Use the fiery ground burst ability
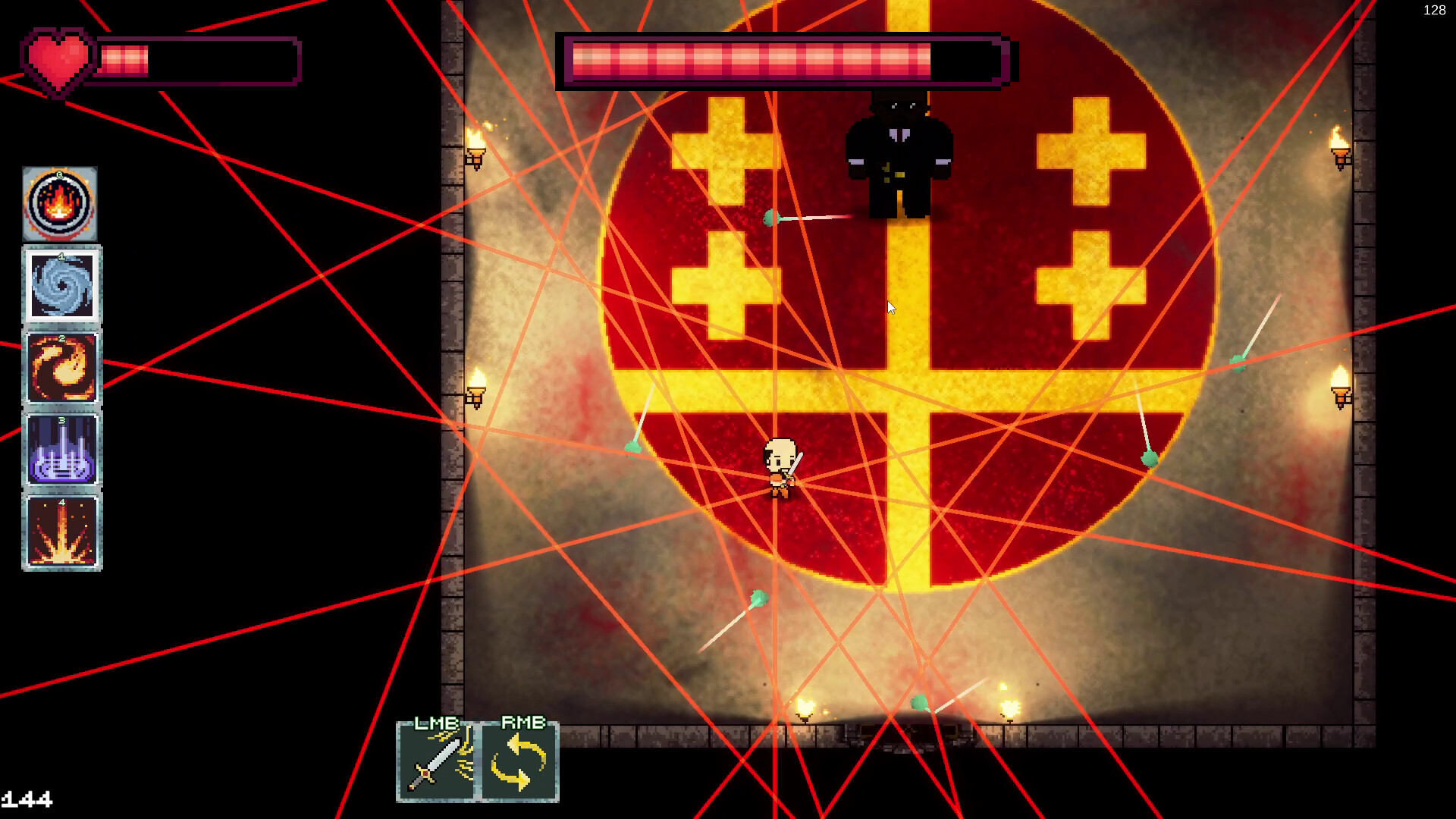 pos(61,532)
